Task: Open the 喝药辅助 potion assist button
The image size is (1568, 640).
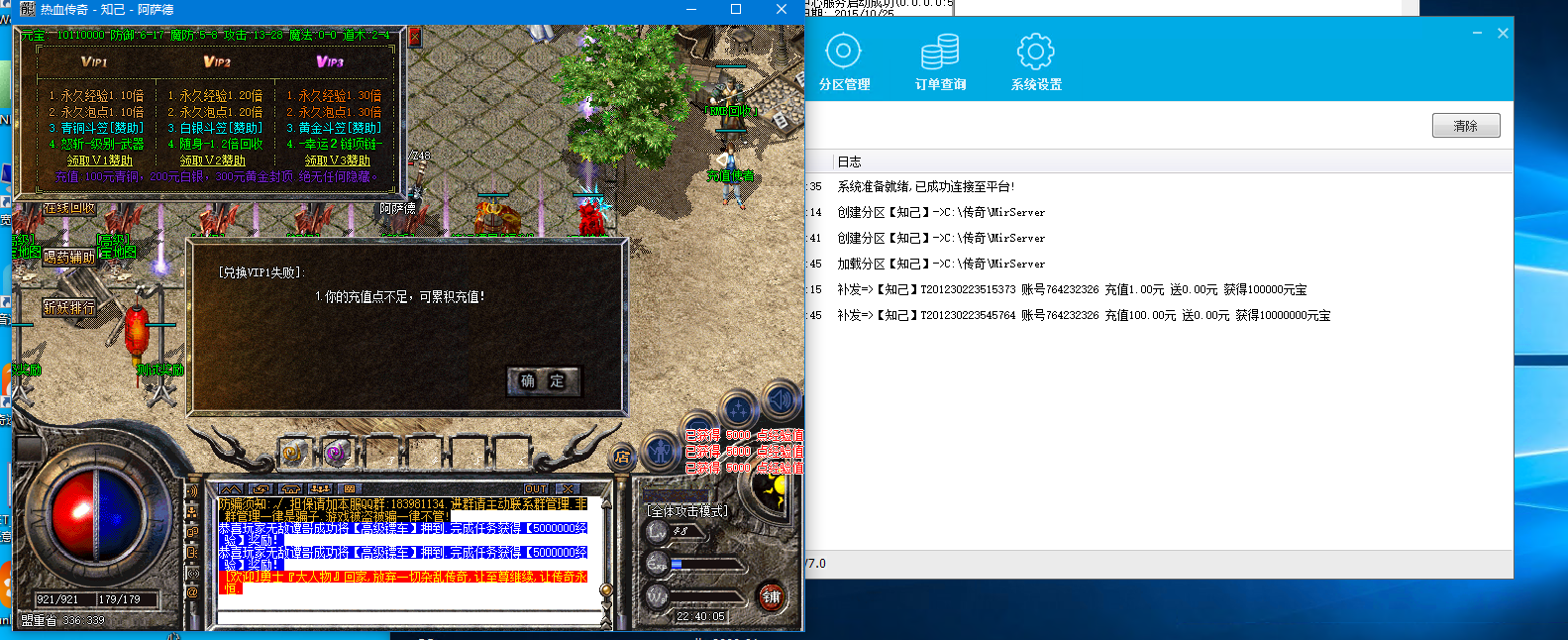Action: coord(69,258)
